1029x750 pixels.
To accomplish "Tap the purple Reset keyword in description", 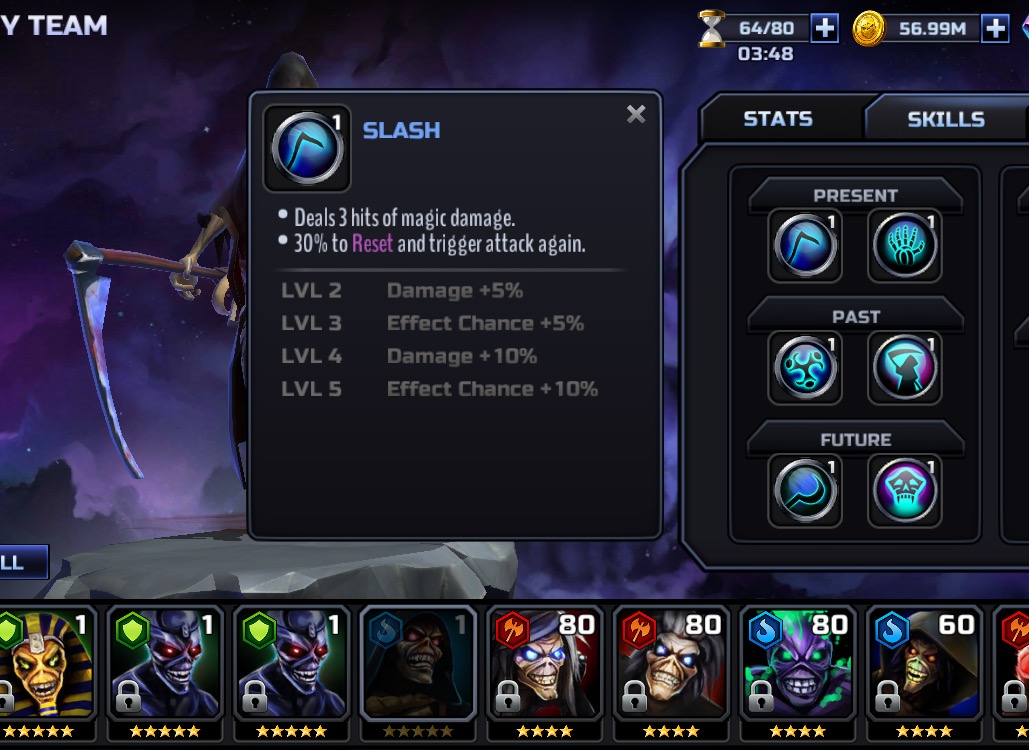I will click(x=372, y=243).
